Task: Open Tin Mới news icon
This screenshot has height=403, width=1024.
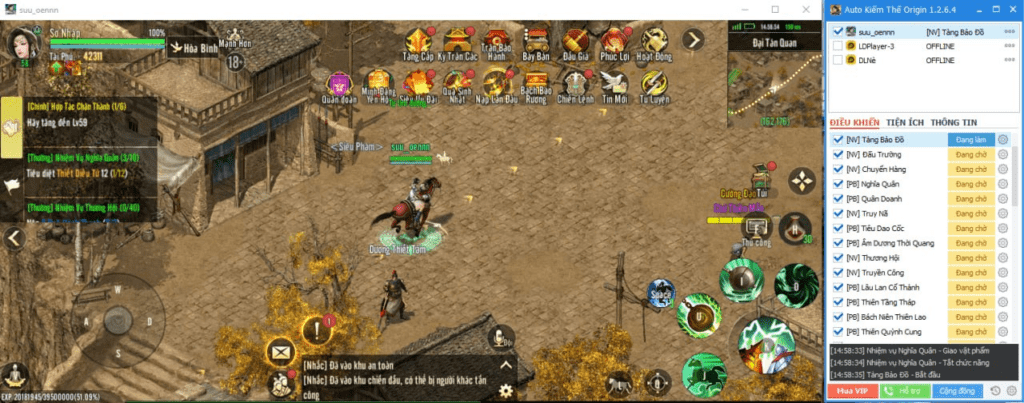Action: point(614,84)
